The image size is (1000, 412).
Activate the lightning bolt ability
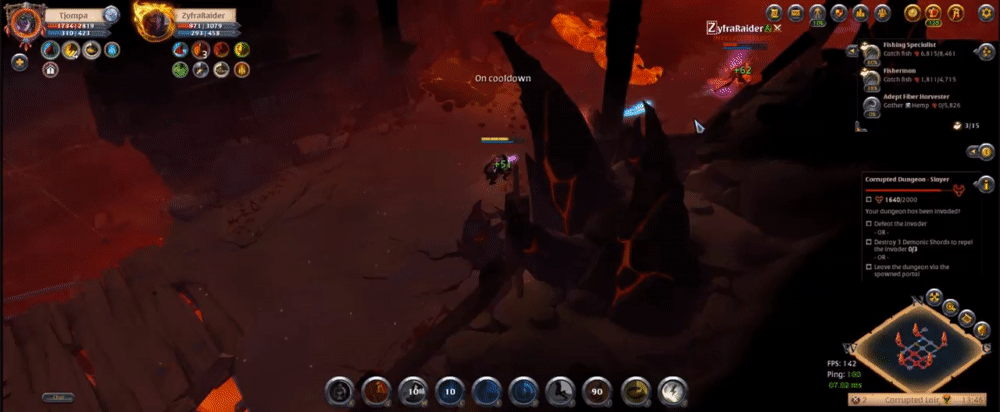tap(672, 390)
